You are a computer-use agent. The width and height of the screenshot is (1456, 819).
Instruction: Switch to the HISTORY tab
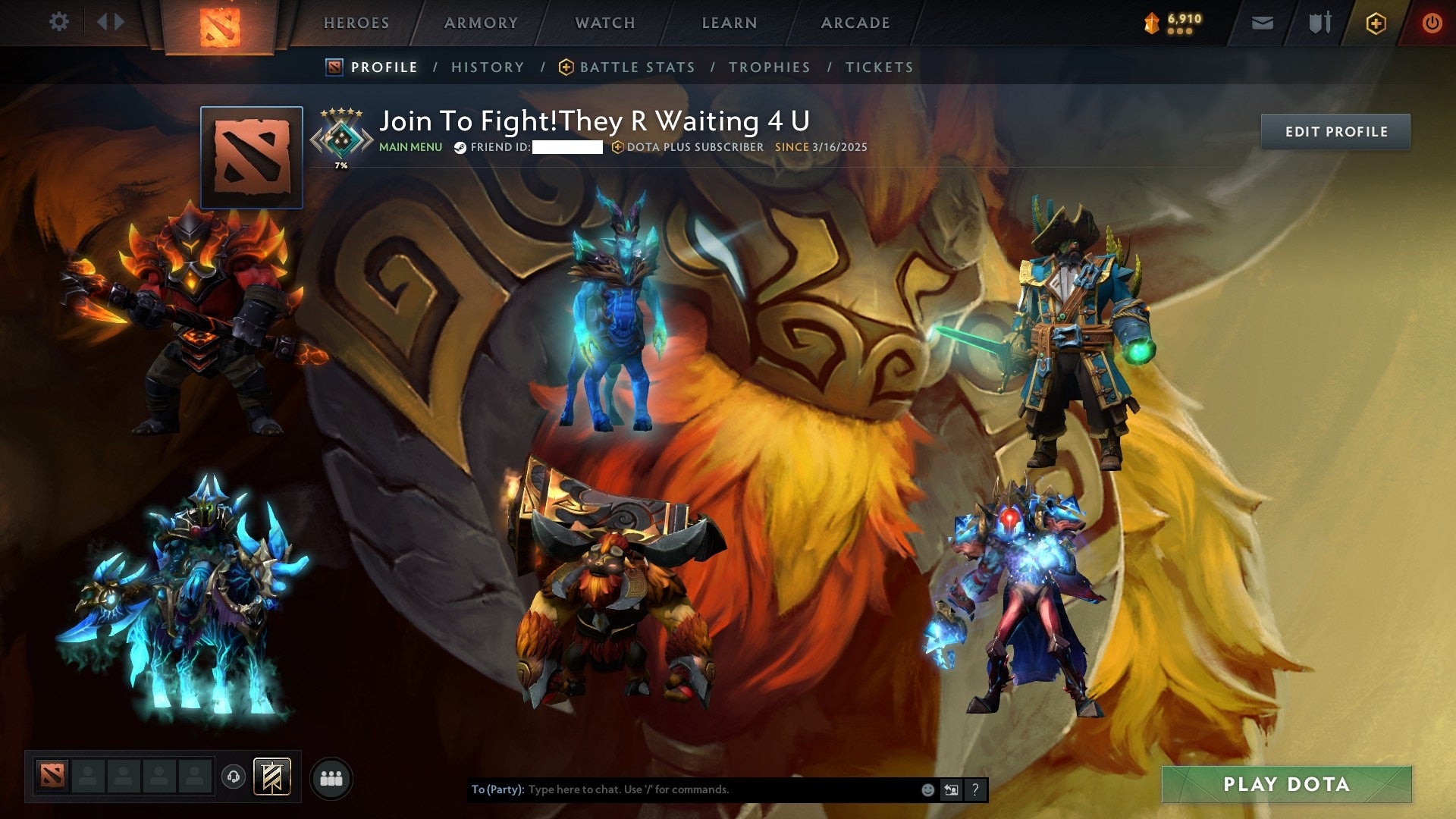(487, 67)
